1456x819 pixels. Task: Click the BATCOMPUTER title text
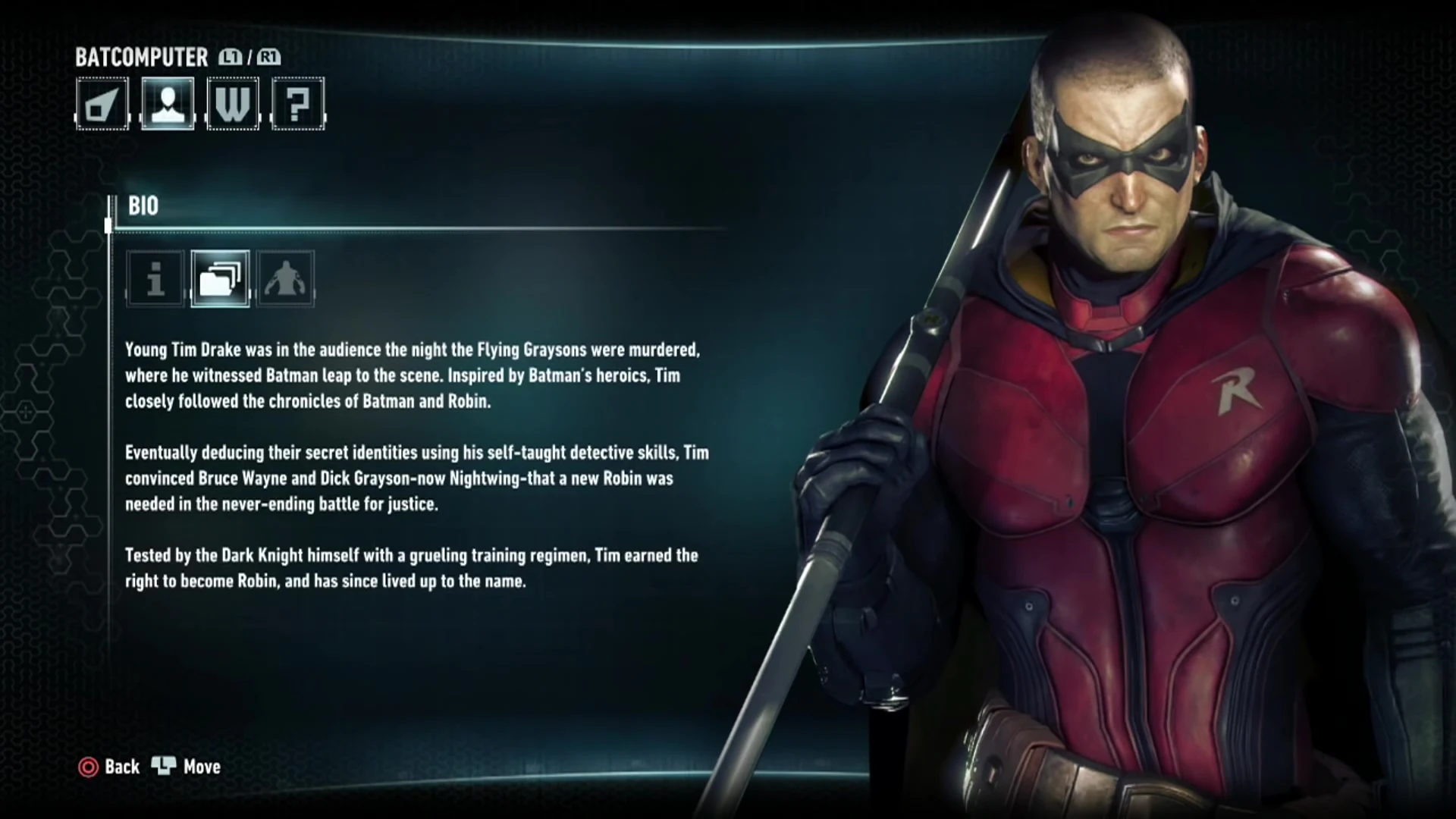pos(141,57)
